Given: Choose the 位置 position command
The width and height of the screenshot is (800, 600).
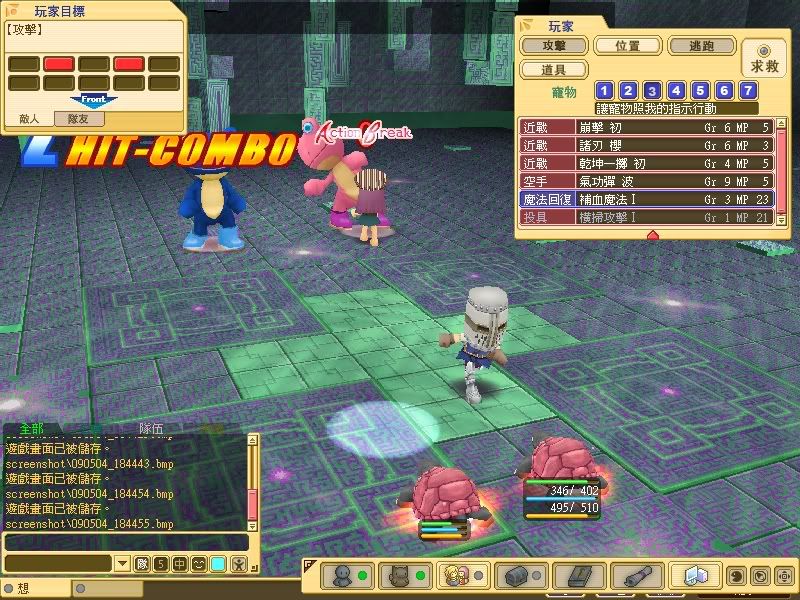Looking at the screenshot, I should click(x=627, y=46).
